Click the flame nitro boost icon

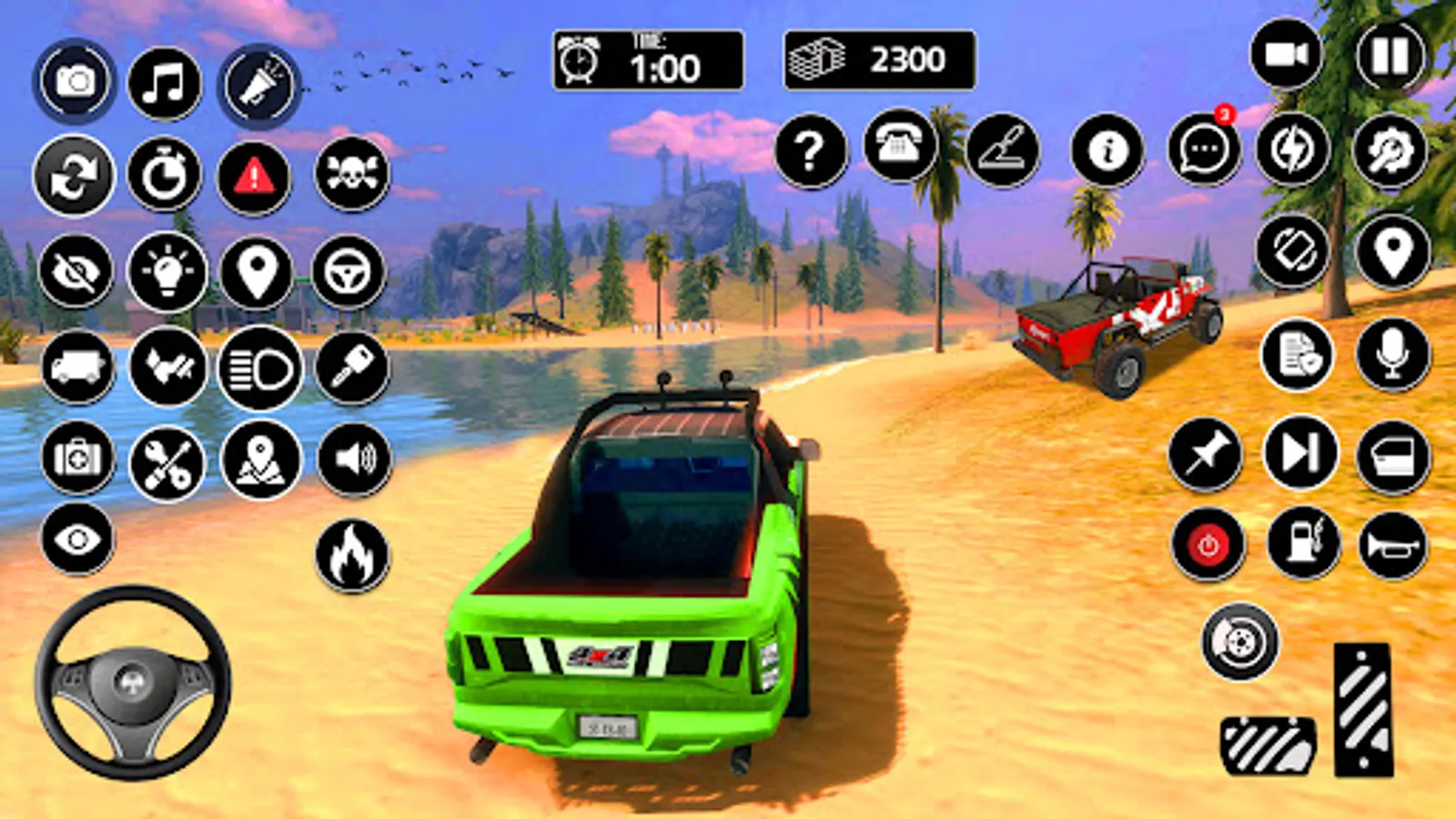coord(352,555)
